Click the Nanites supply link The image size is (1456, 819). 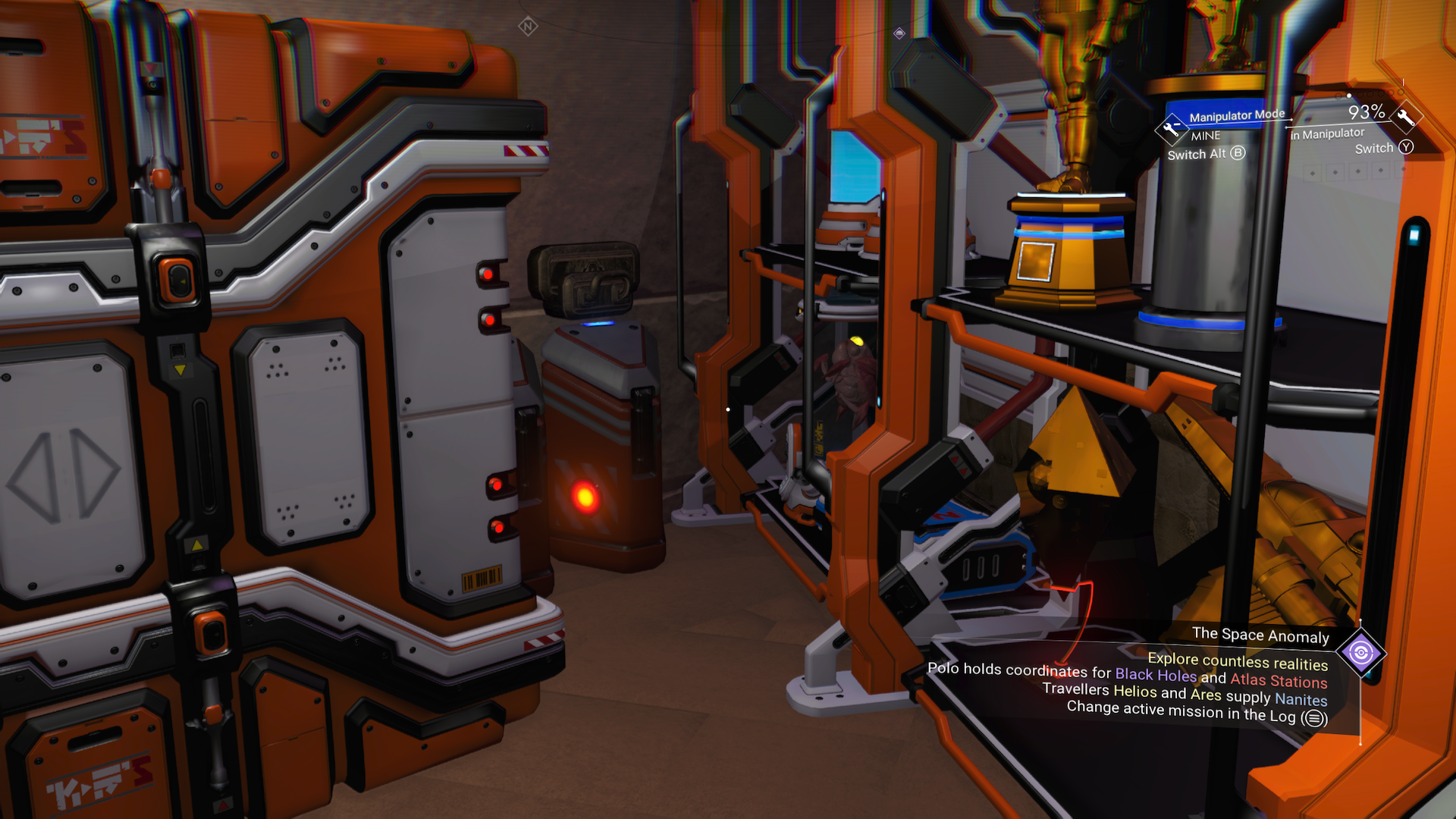point(1301,700)
